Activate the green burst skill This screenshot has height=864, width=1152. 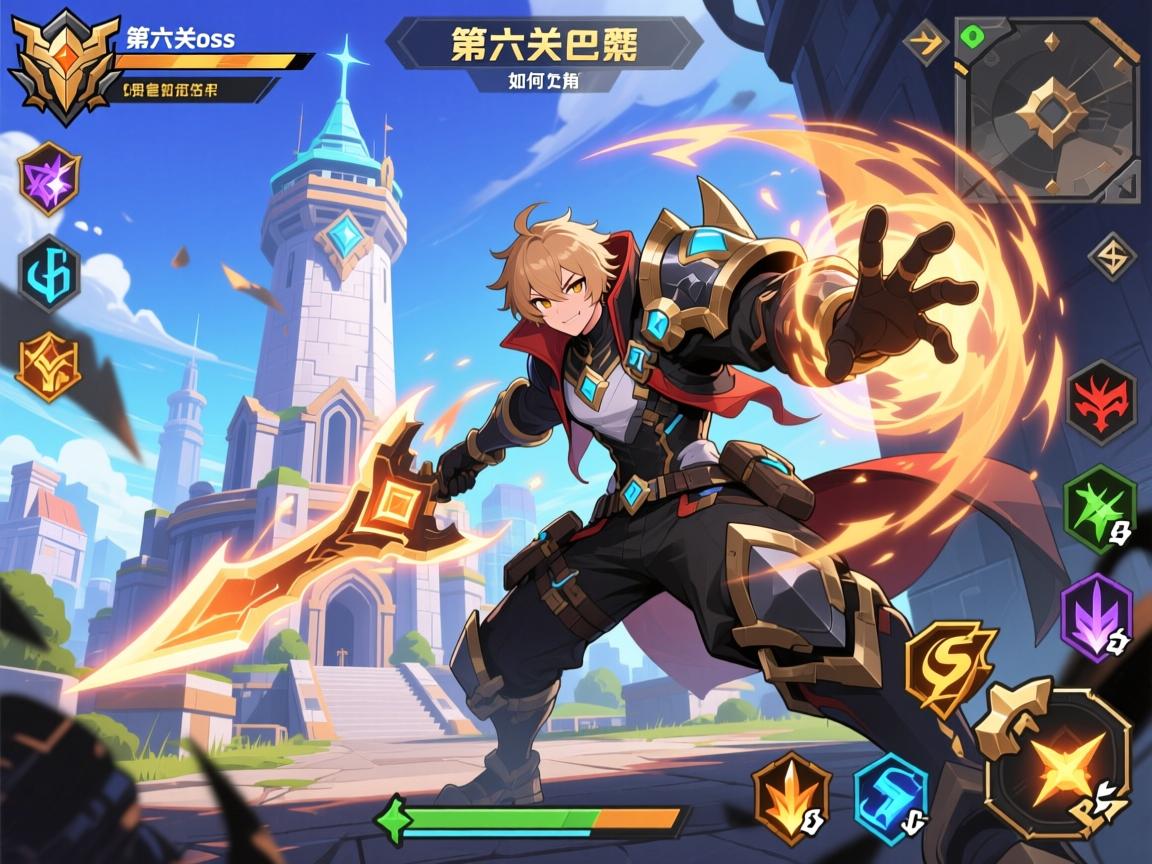(x=1100, y=508)
